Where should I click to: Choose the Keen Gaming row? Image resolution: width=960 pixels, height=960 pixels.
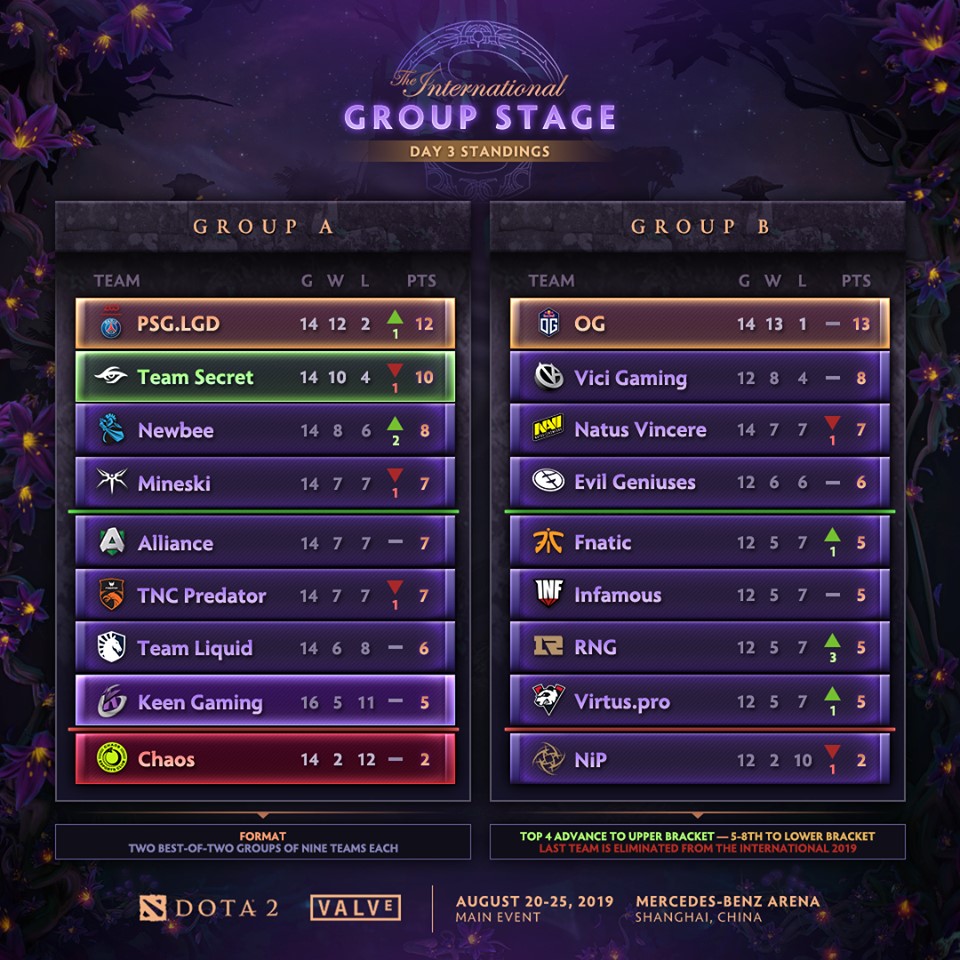(265, 702)
